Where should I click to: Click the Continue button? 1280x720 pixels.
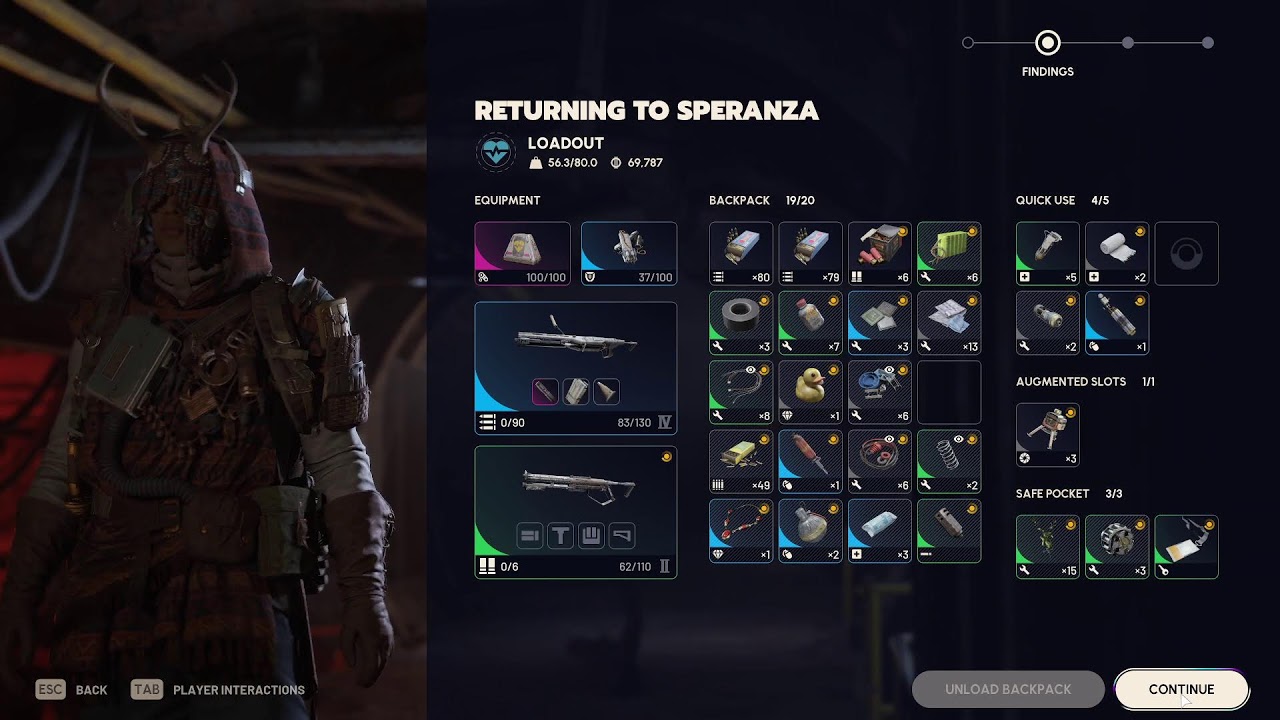1181,689
